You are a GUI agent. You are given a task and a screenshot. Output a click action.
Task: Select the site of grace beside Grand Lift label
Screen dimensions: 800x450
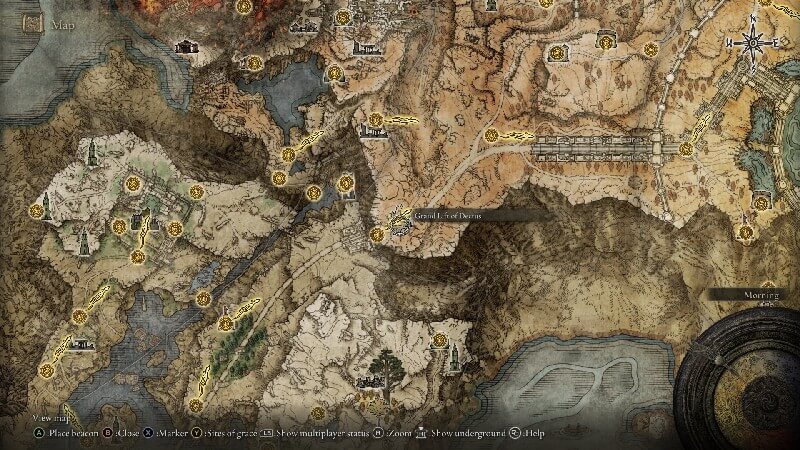[376, 234]
